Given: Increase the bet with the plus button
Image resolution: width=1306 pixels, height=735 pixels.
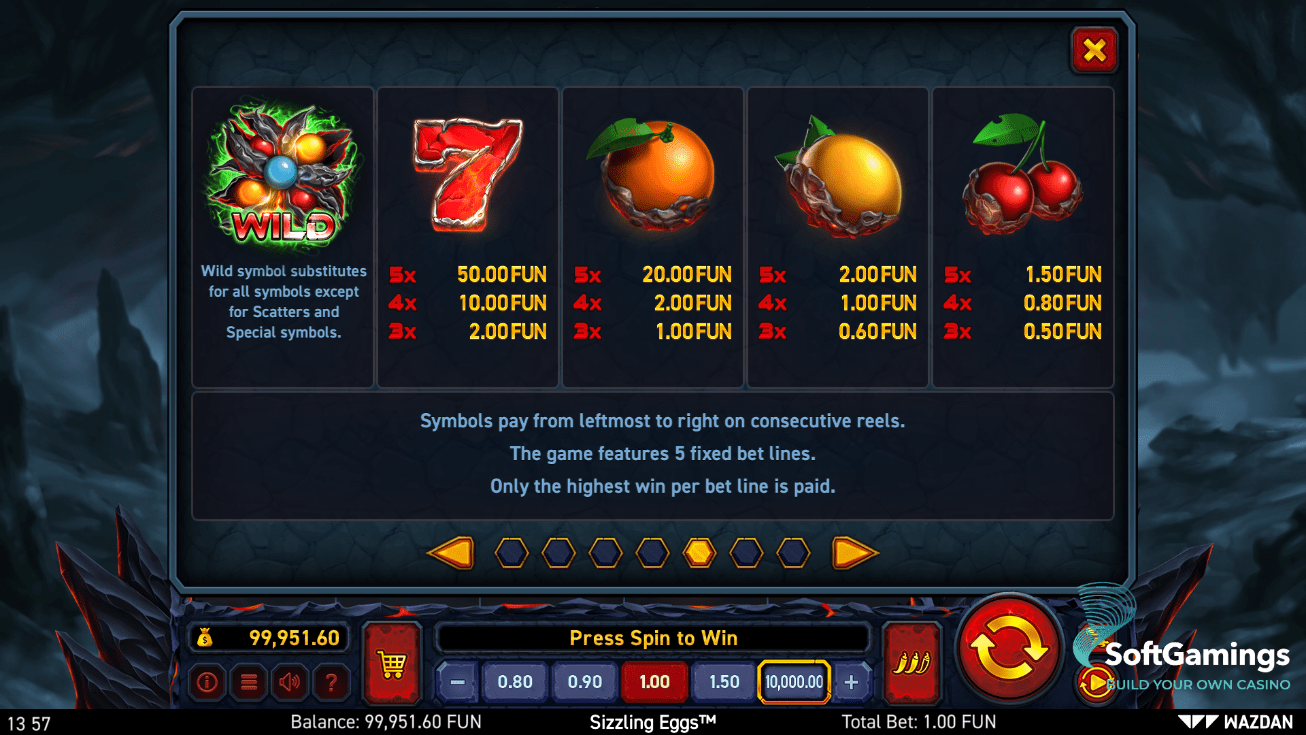Looking at the screenshot, I should pyautogui.click(x=852, y=682).
